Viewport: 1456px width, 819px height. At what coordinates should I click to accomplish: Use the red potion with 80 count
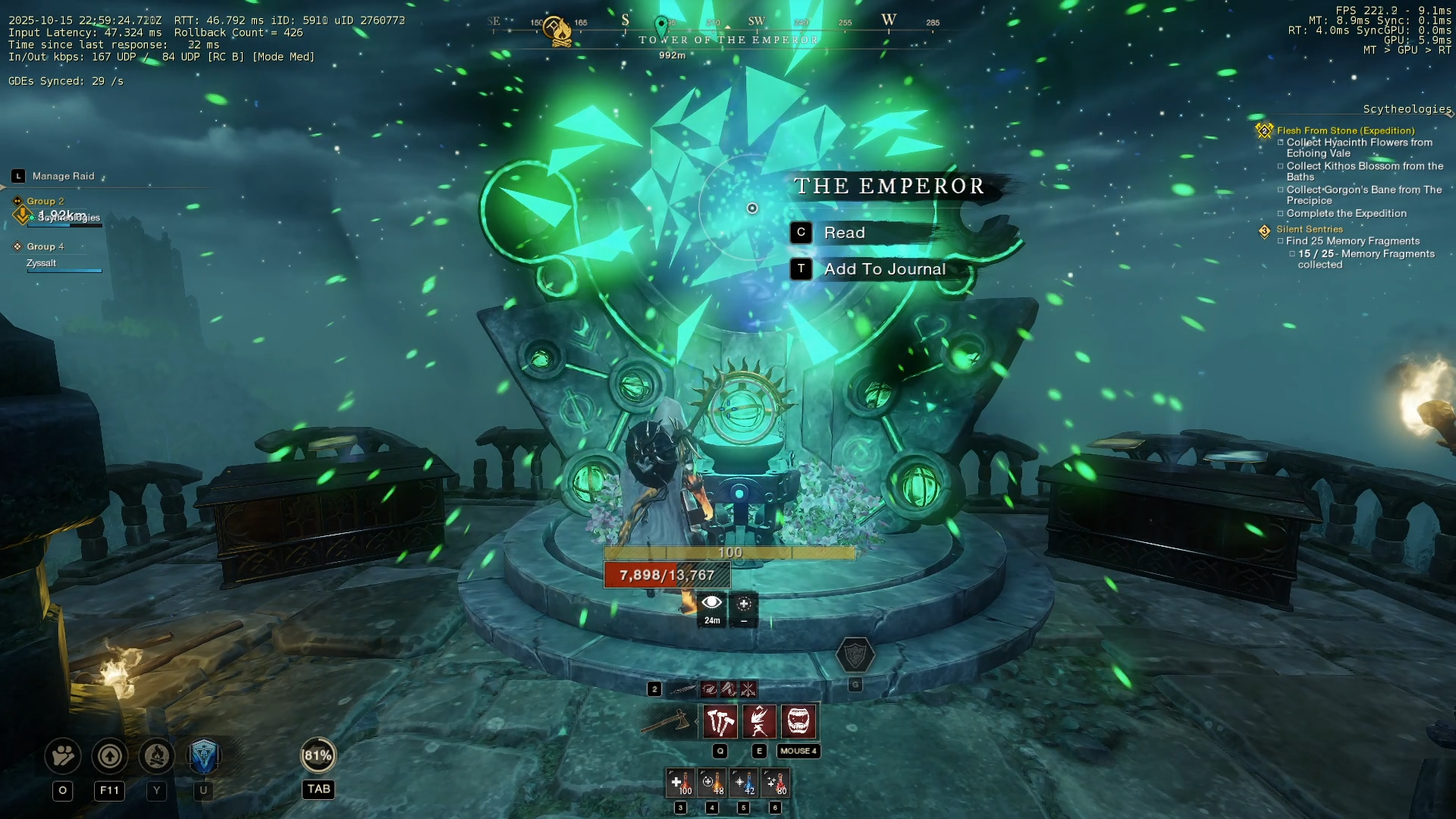(776, 783)
